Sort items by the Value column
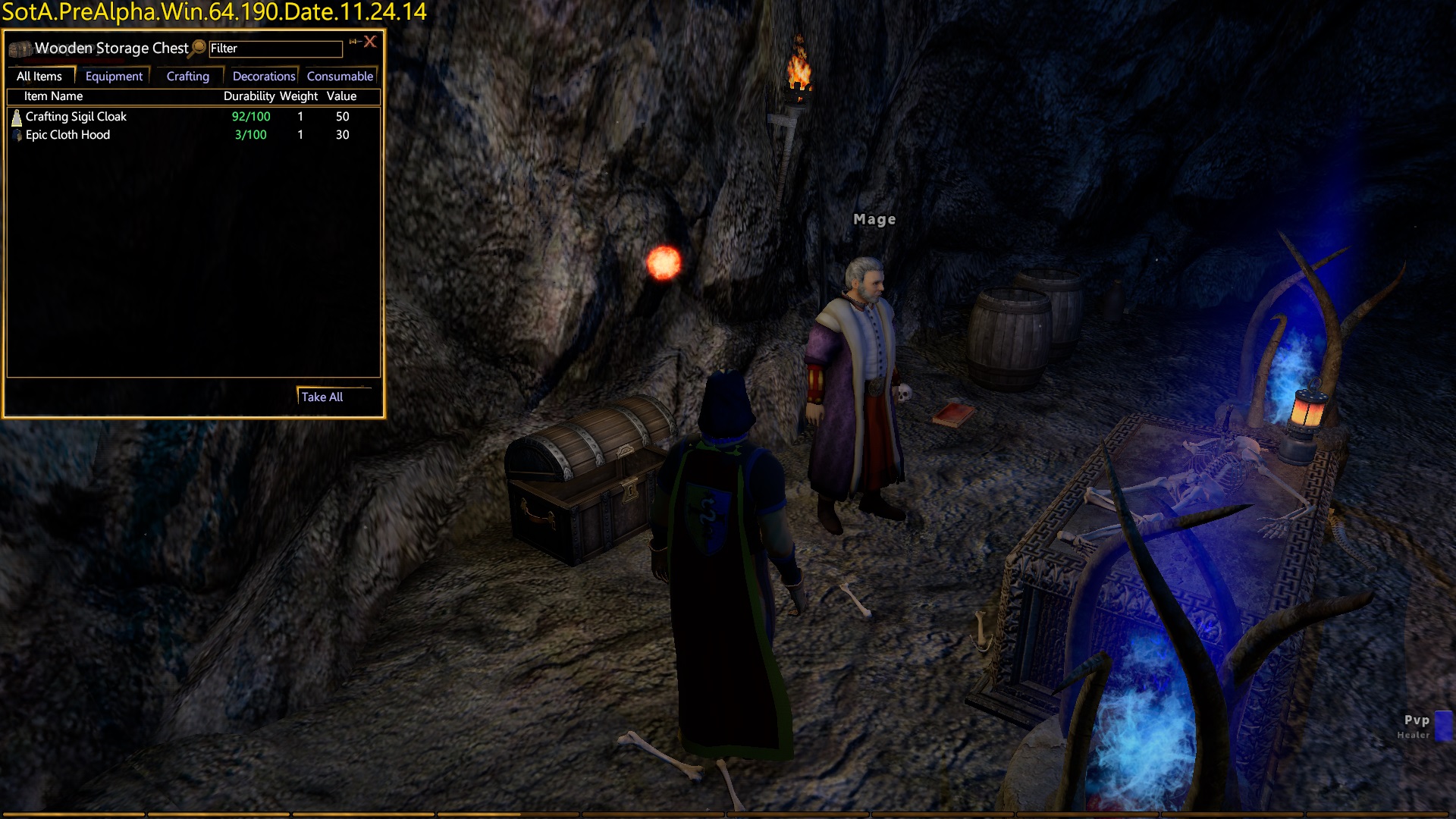The height and width of the screenshot is (819, 1456). point(341,96)
